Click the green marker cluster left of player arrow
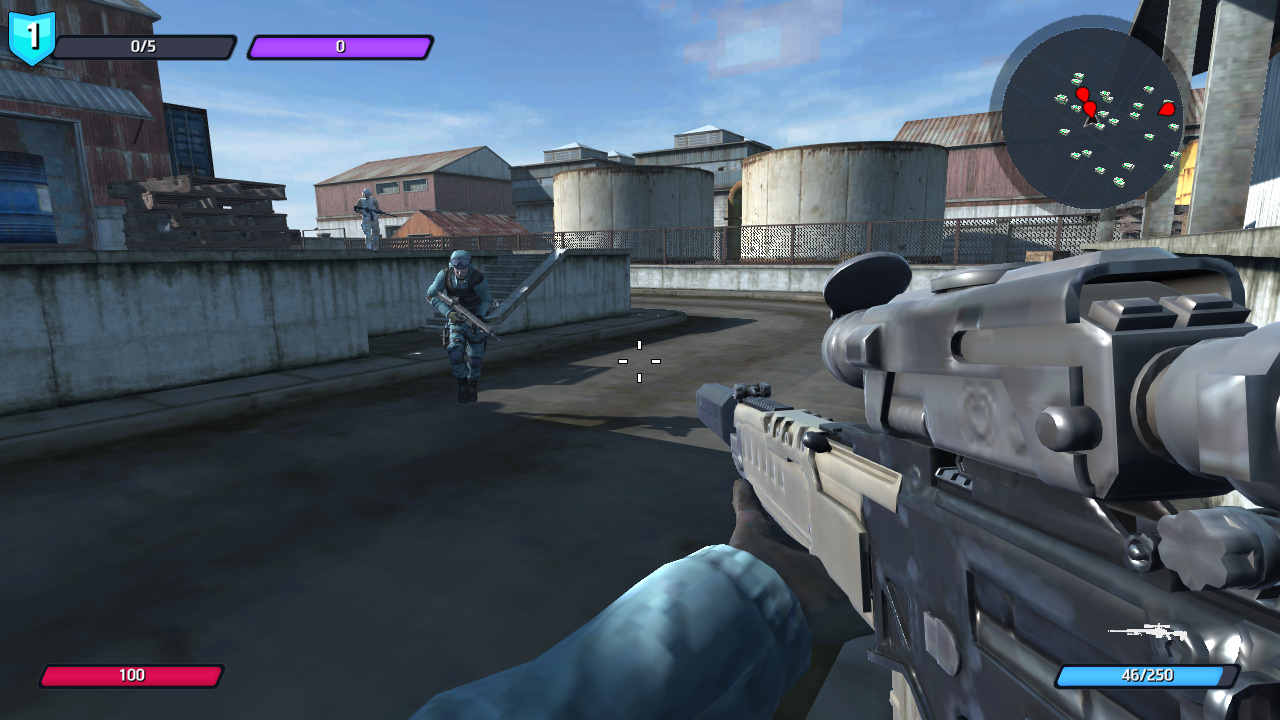 click(1062, 97)
